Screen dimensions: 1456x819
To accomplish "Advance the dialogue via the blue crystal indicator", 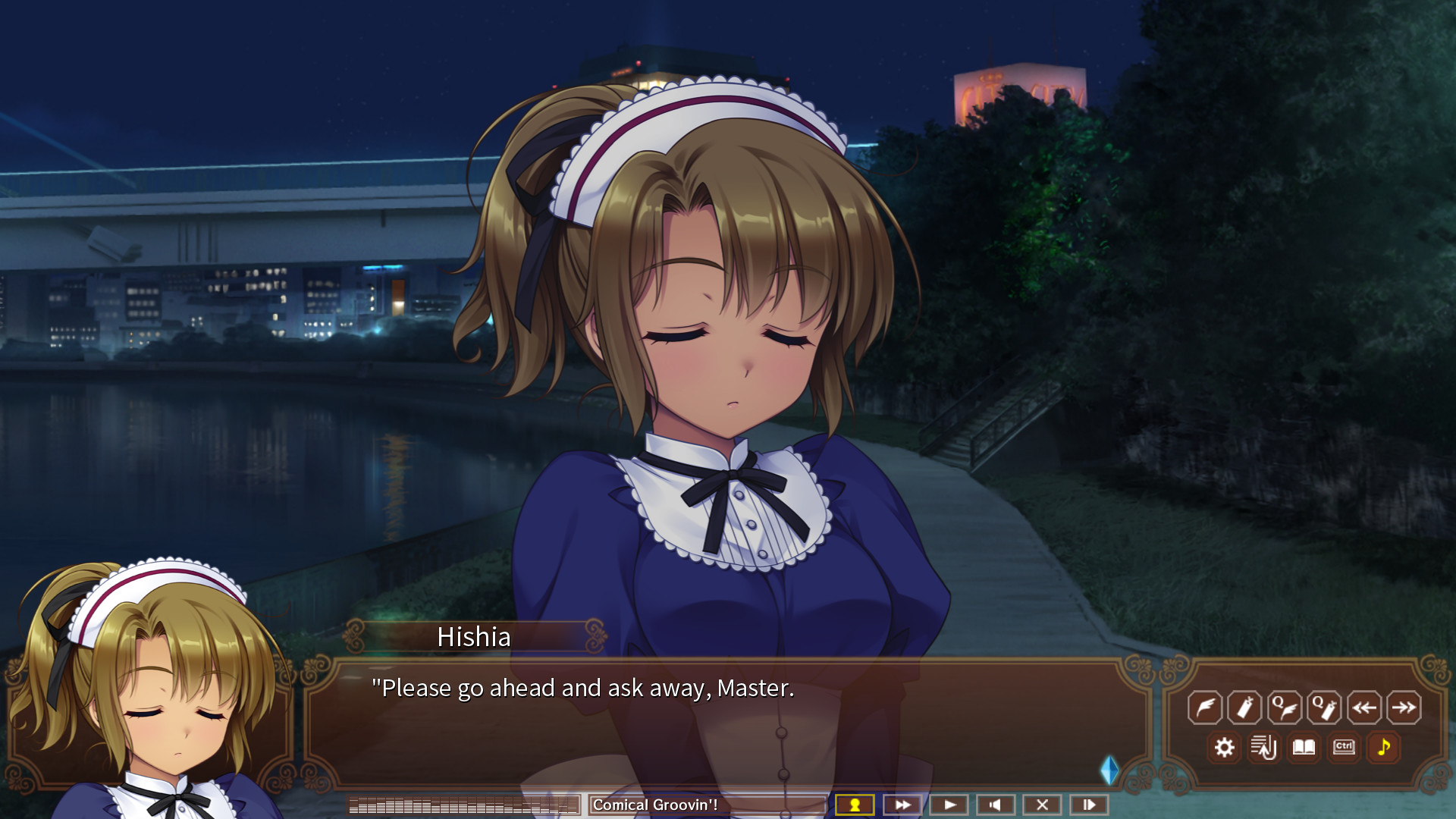I will pyautogui.click(x=1109, y=770).
